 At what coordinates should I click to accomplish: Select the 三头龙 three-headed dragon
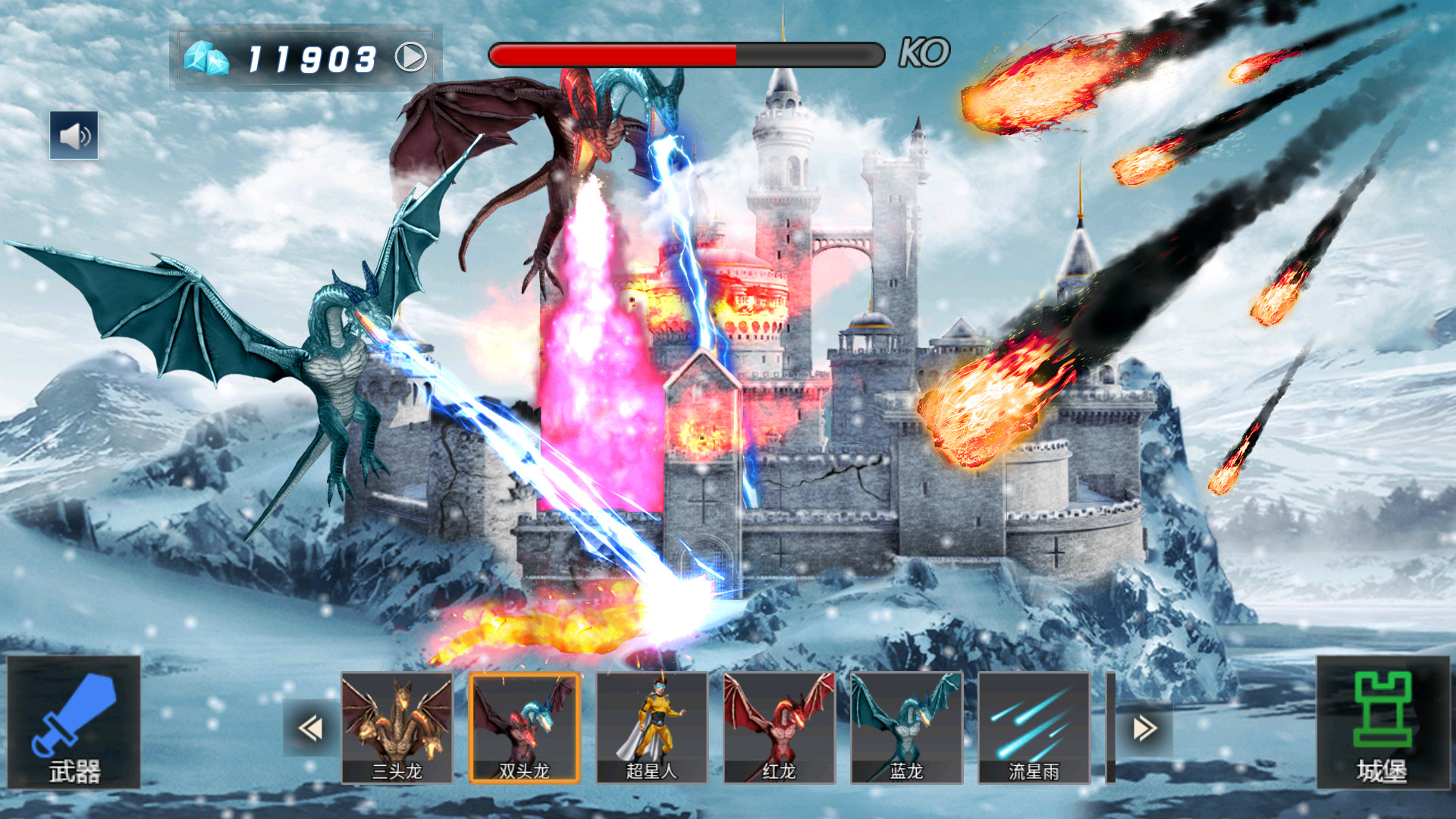coord(397,727)
